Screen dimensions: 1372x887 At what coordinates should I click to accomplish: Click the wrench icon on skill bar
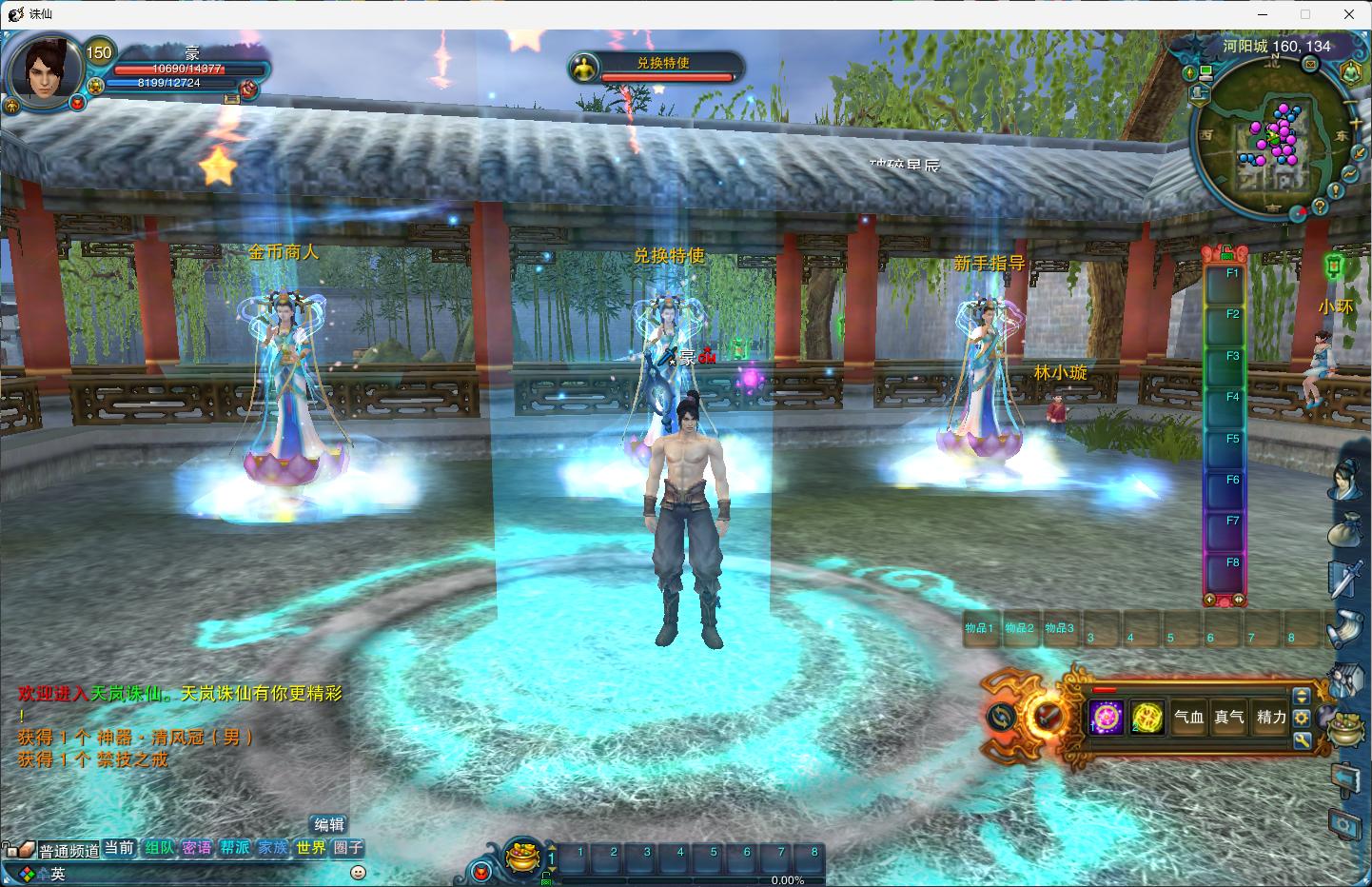1302,739
